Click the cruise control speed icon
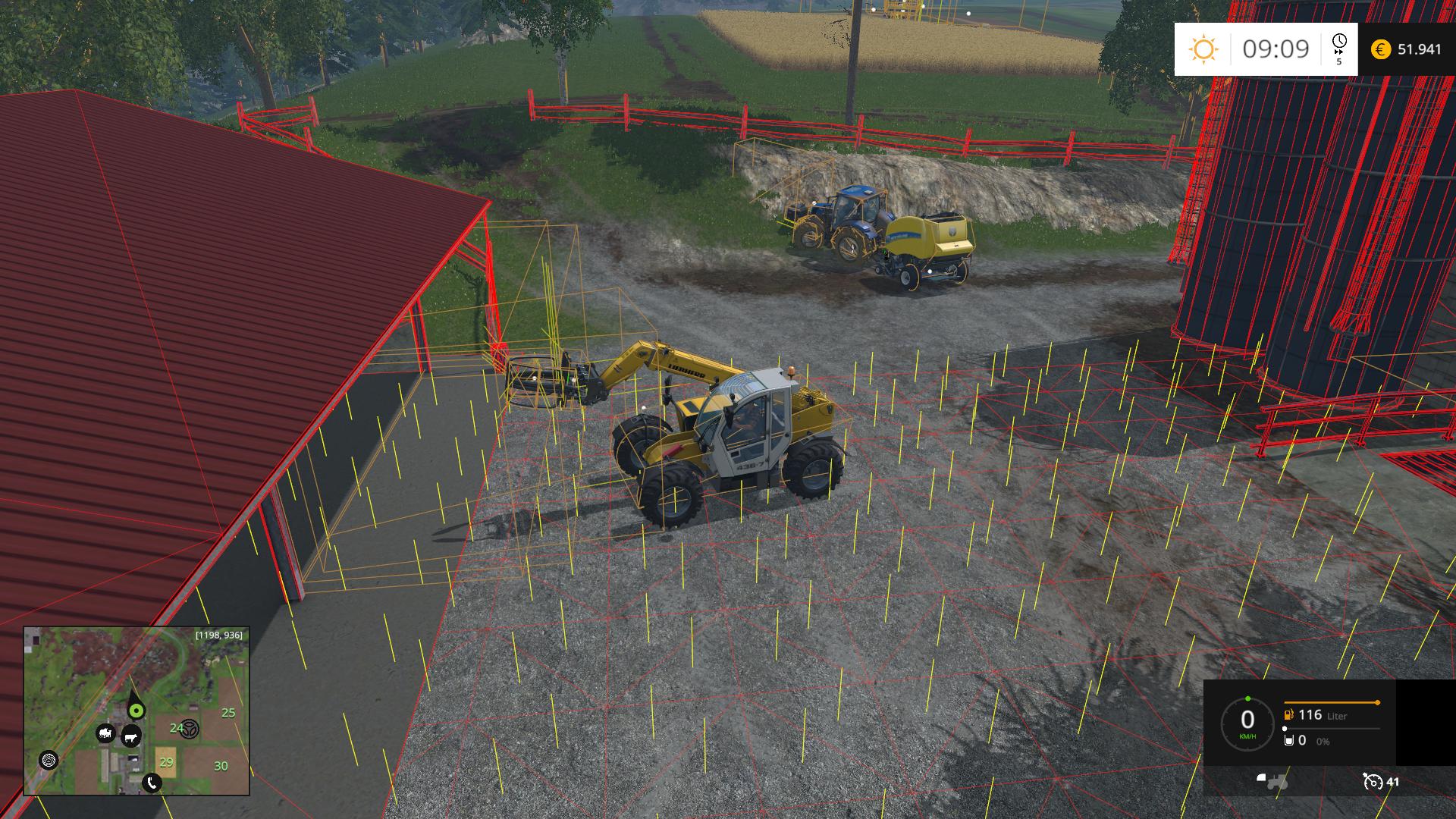 tap(1373, 781)
